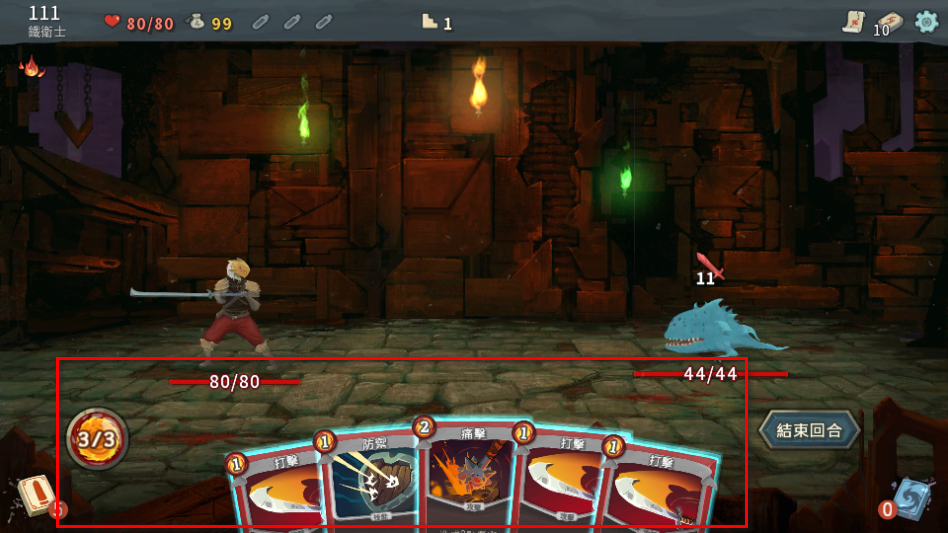948x533 pixels.
Task: Open the map scroll icon
Action: tap(852, 22)
